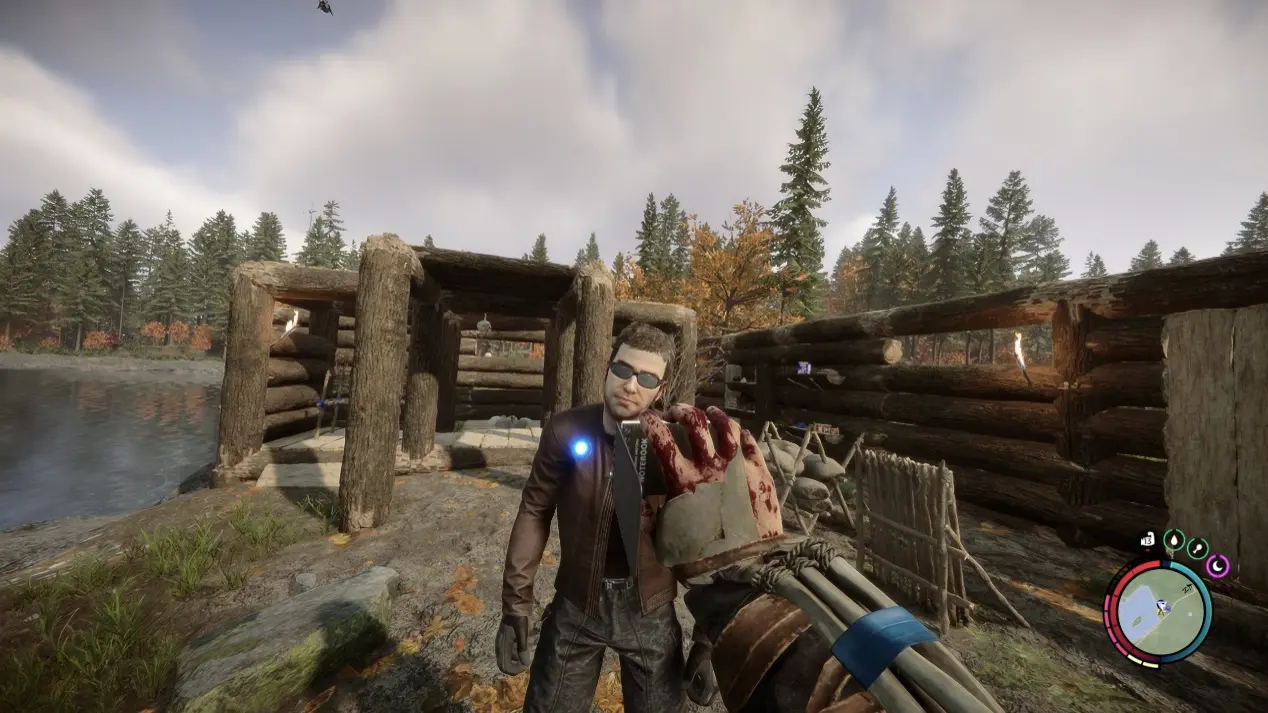Screen dimensions: 1268x713
Task: Click the circular GPS minimap
Action: [x=1157, y=611]
